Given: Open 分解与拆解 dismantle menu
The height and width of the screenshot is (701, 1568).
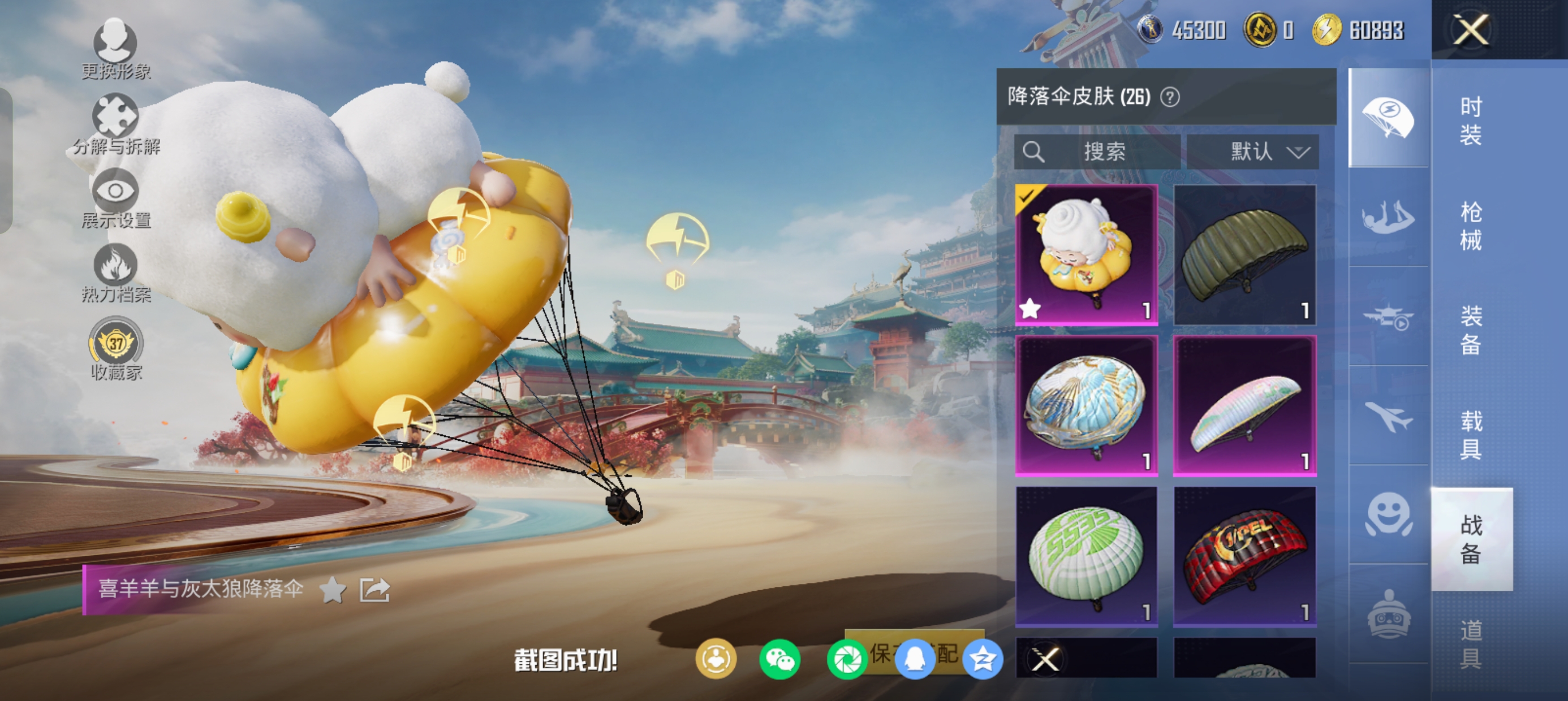Looking at the screenshot, I should coord(115,124).
